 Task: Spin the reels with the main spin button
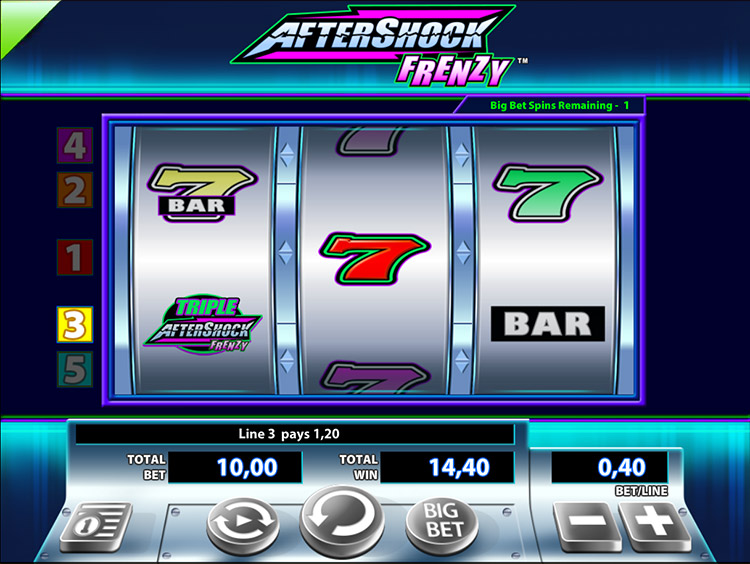pyautogui.click(x=342, y=519)
